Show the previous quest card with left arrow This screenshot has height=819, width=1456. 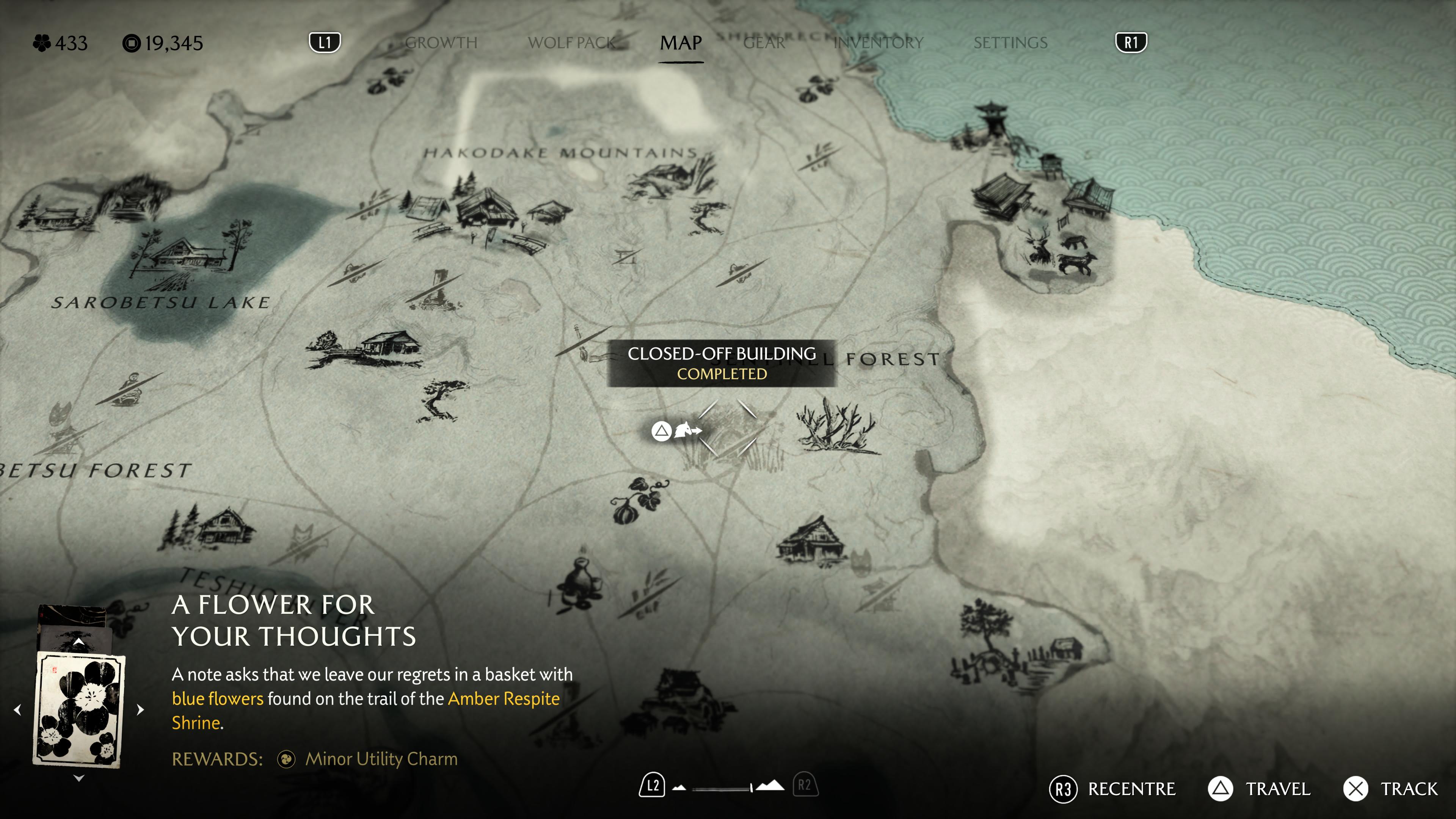tap(17, 709)
